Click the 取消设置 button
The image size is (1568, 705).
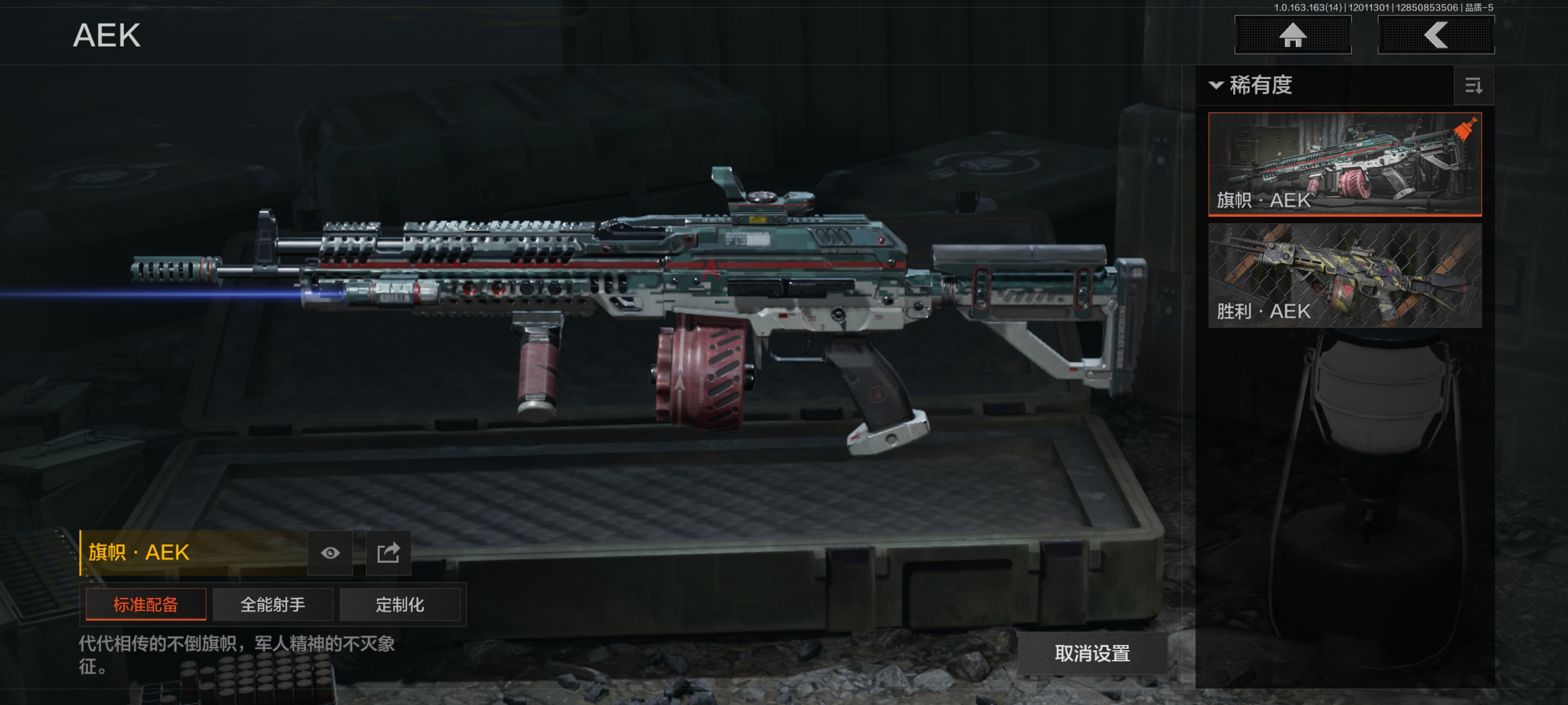pos(1092,654)
